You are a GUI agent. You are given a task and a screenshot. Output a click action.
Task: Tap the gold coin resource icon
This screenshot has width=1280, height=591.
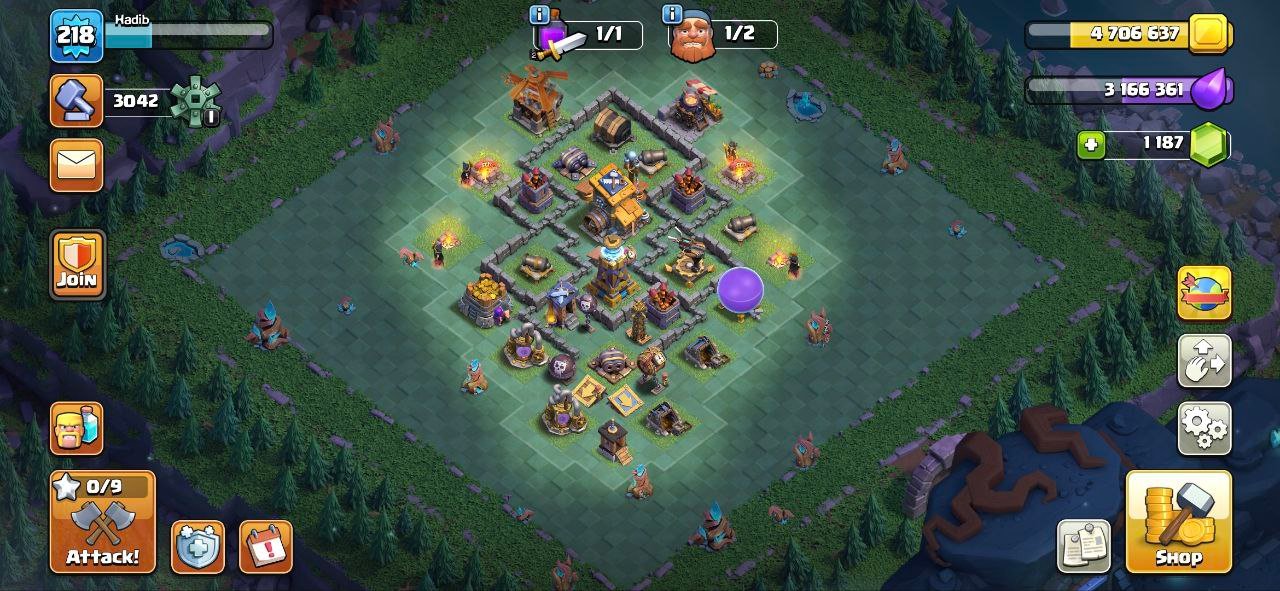1209,34
